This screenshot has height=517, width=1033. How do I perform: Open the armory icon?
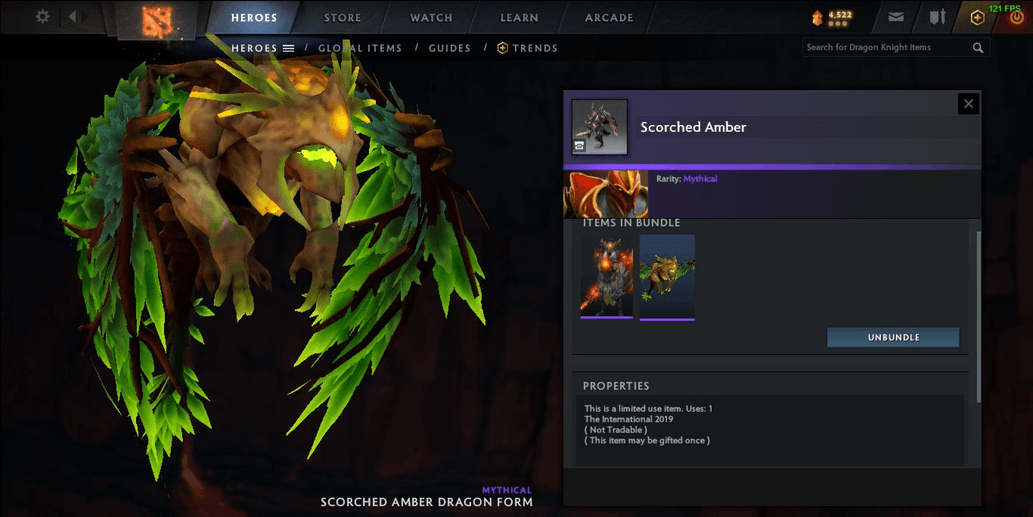[x=937, y=17]
